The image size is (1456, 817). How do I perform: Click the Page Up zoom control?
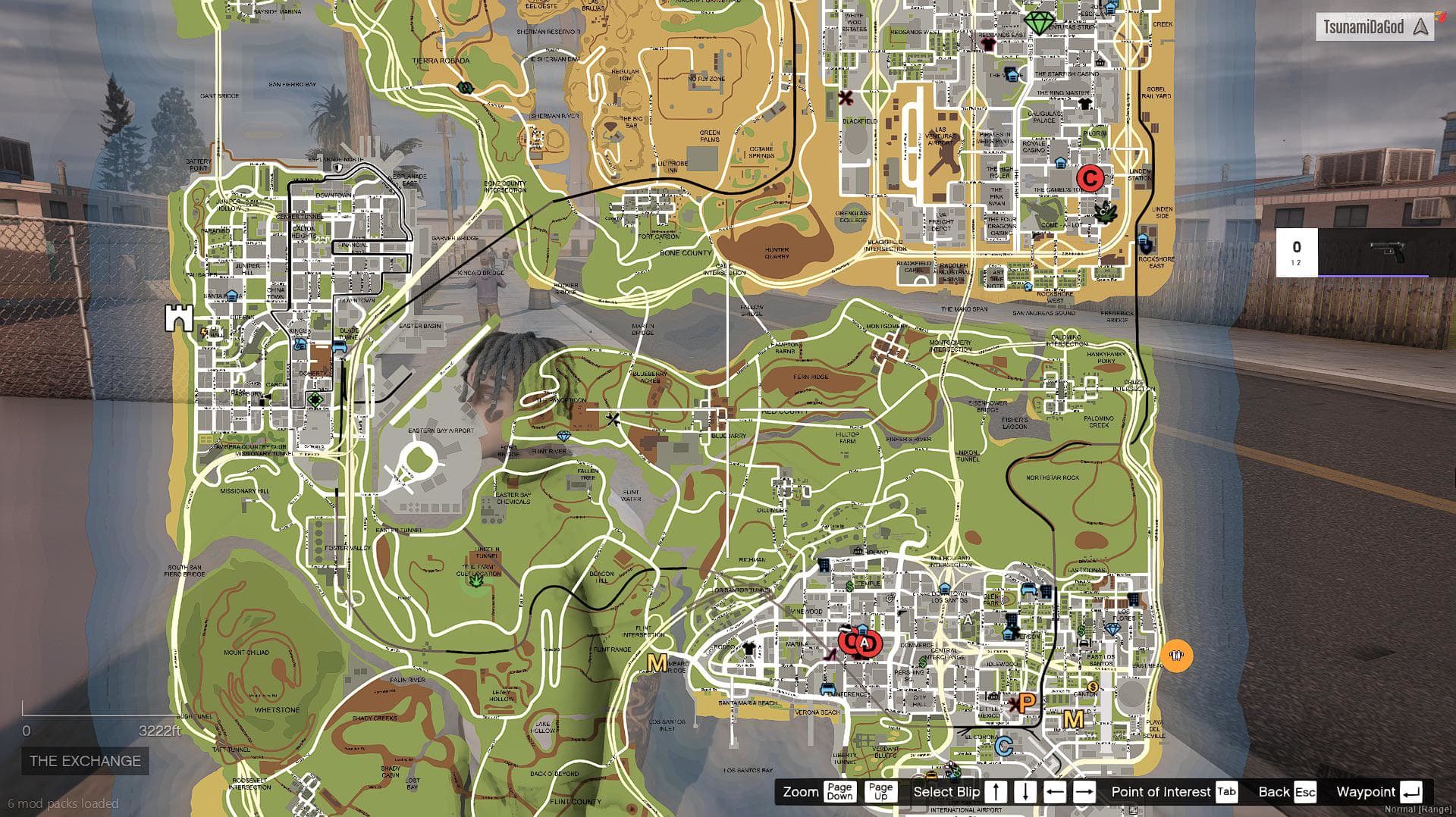(x=882, y=792)
